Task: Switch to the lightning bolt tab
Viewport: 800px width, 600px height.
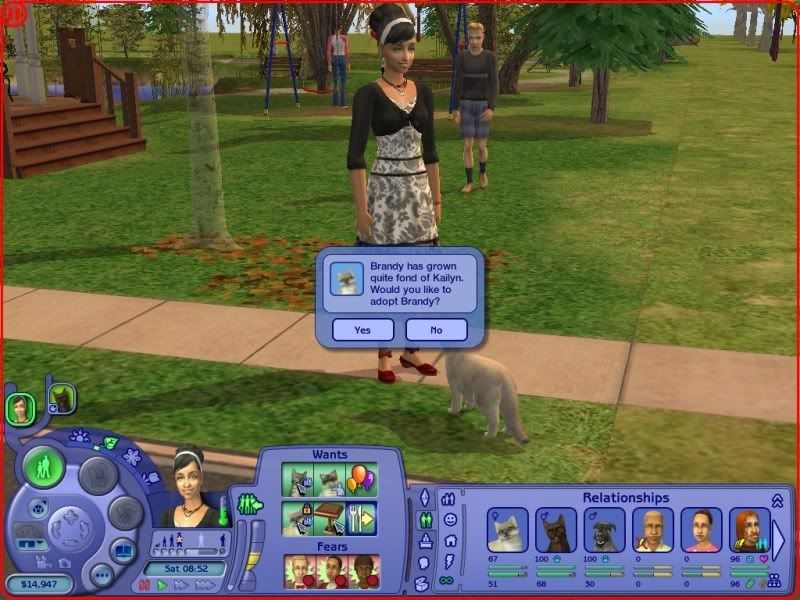Action: pos(449,560)
